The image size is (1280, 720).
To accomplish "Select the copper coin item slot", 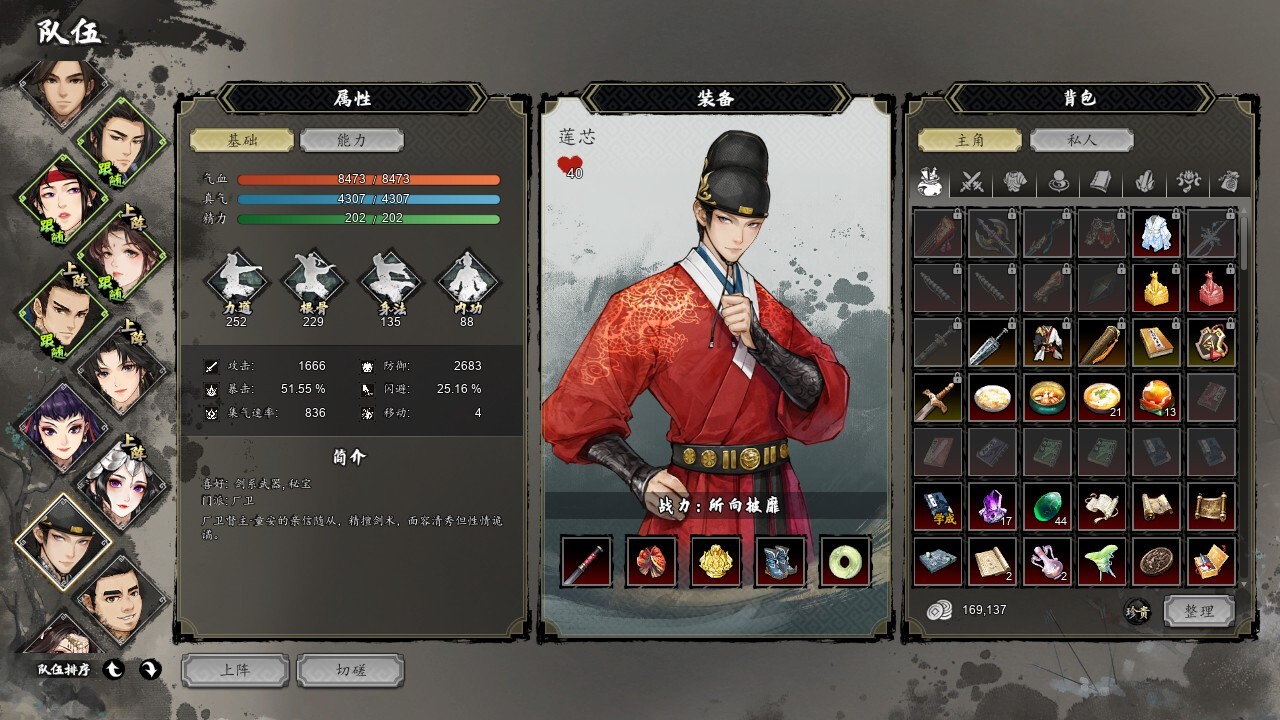I will click(1156, 561).
